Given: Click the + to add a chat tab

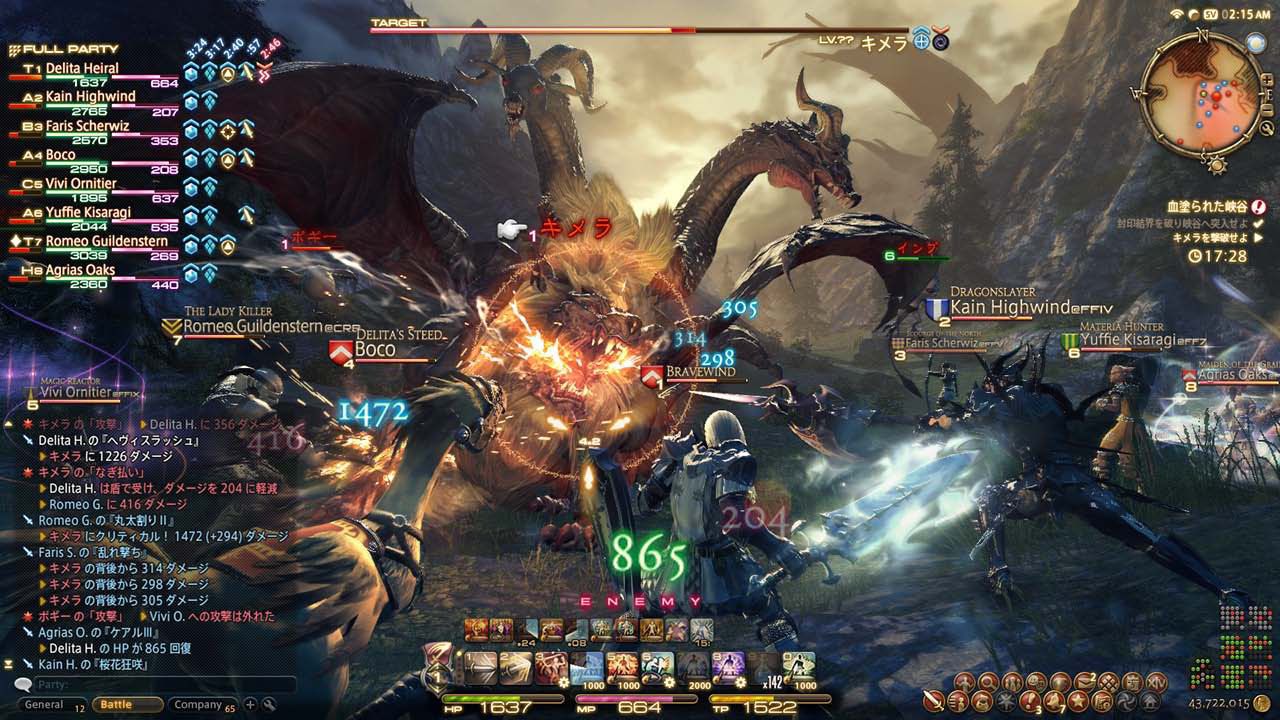Looking at the screenshot, I should tap(251, 703).
